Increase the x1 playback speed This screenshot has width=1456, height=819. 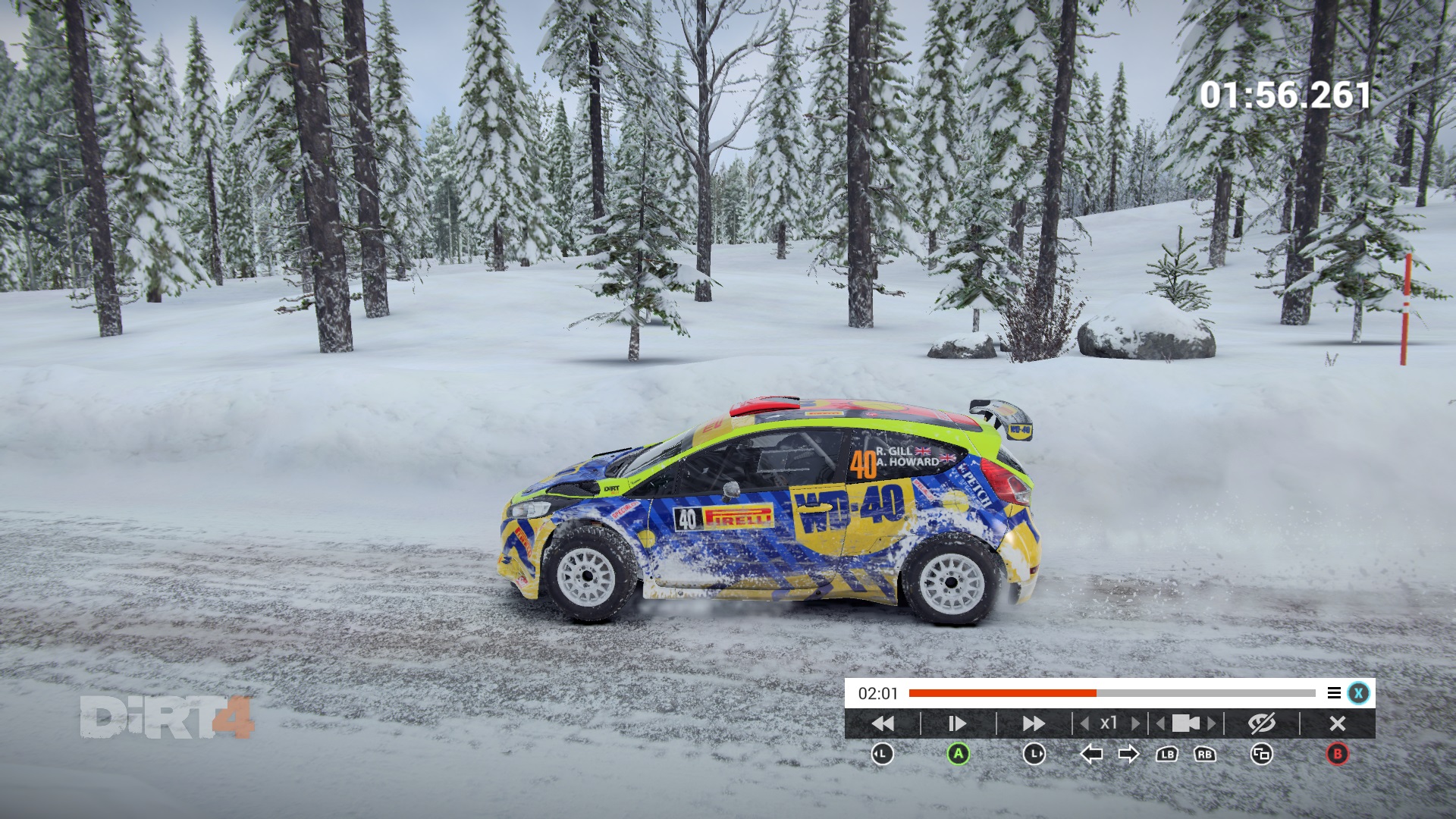[x=1135, y=723]
